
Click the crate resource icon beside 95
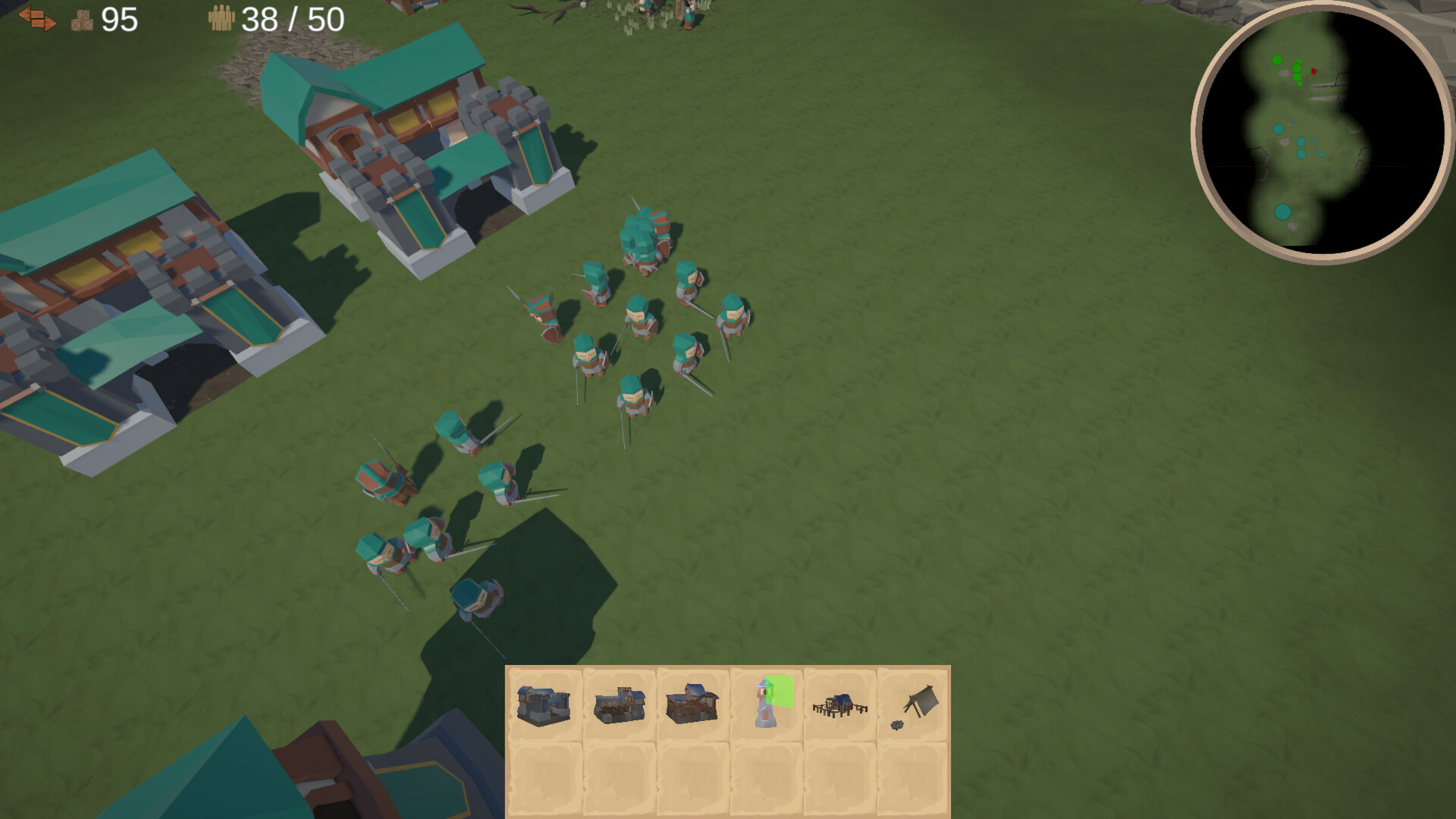pos(83,20)
